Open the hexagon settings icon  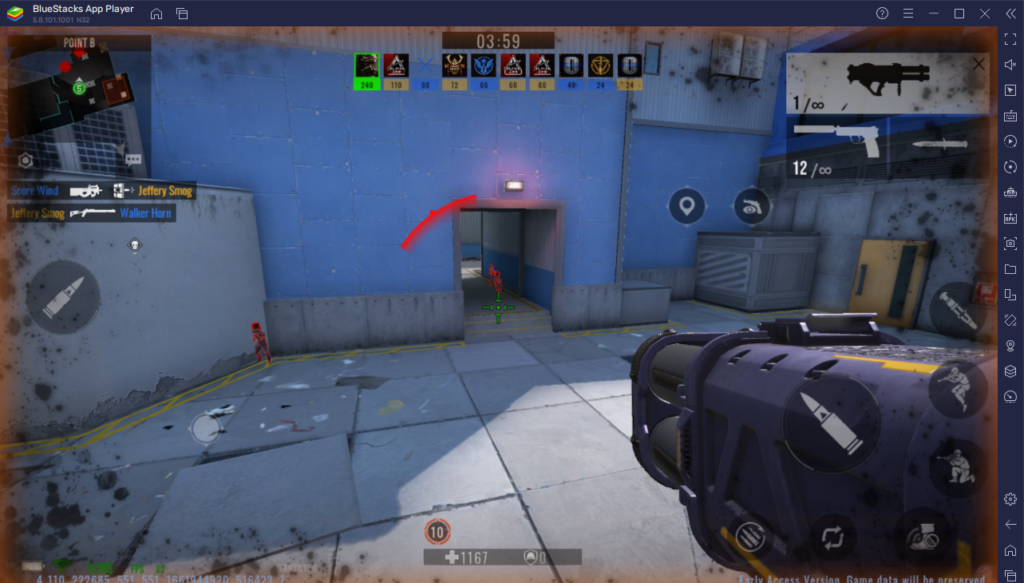pyautogui.click(x=26, y=160)
